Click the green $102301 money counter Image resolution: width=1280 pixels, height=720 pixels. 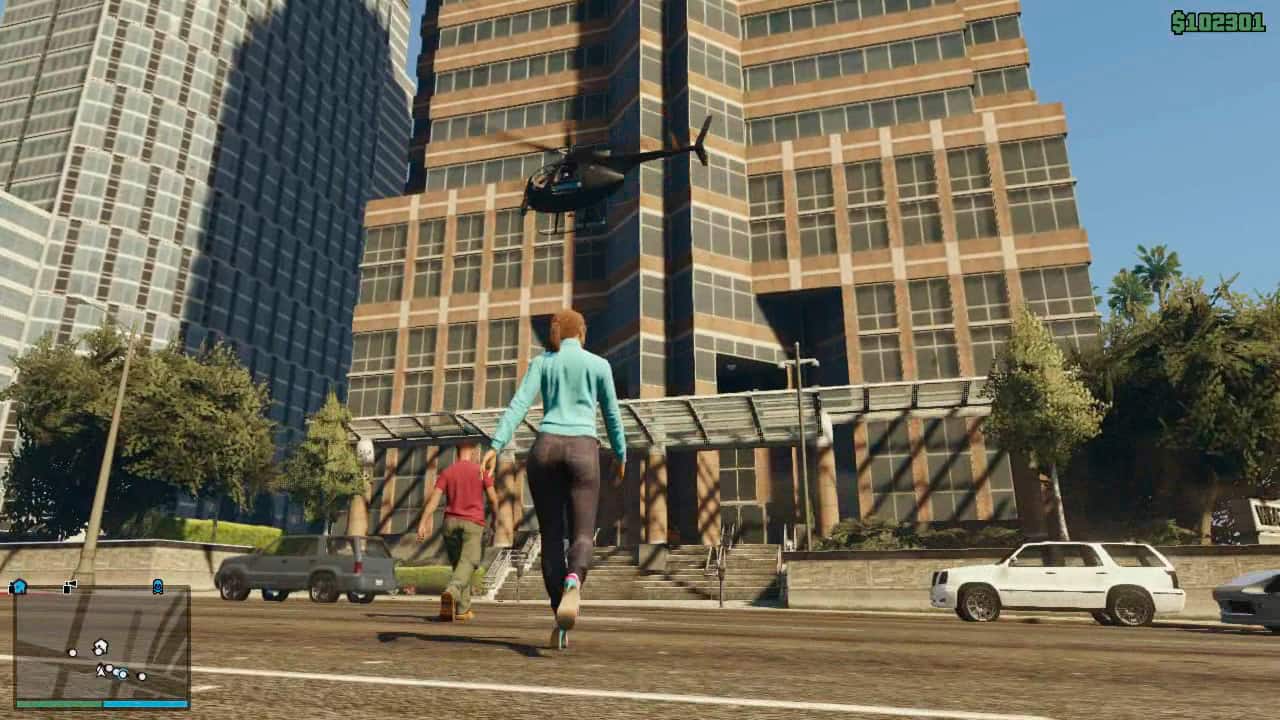click(x=1216, y=17)
